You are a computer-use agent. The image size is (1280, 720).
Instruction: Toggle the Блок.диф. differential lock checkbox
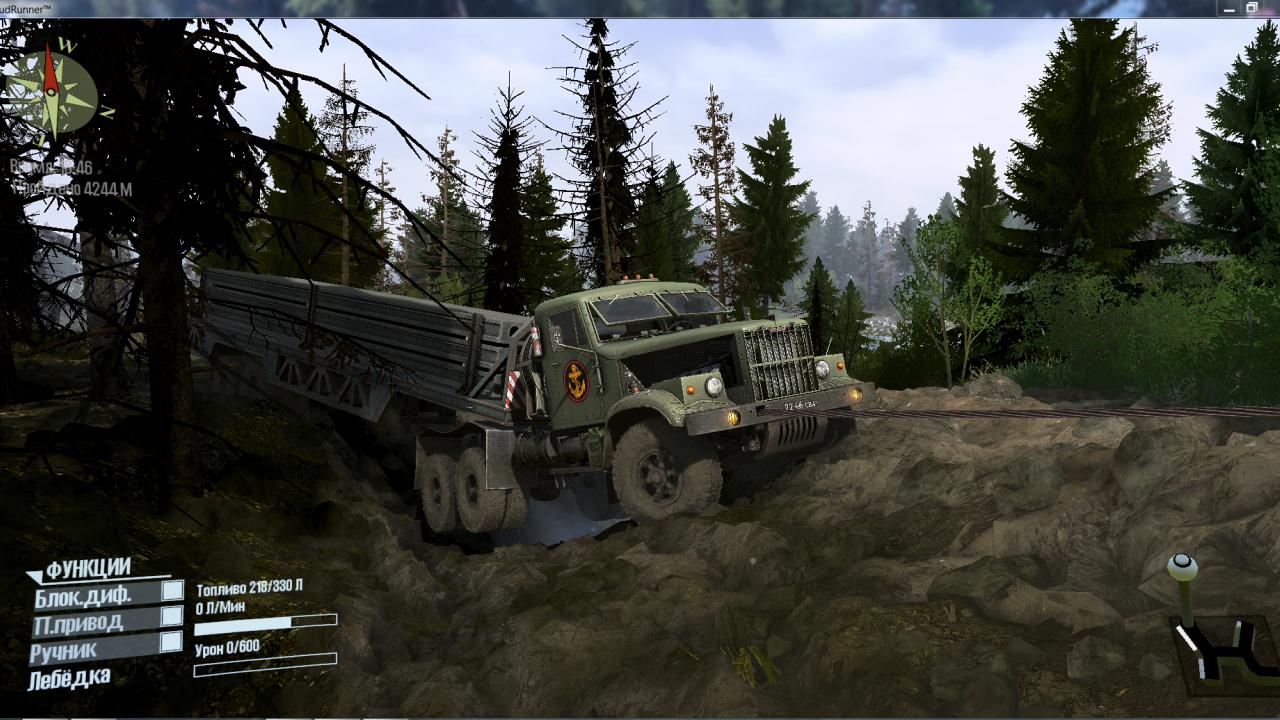pyautogui.click(x=172, y=591)
